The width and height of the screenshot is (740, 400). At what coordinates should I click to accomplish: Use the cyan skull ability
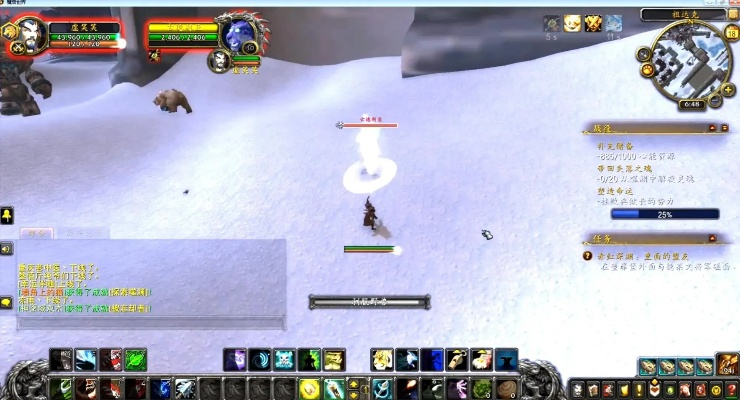(x=284, y=359)
